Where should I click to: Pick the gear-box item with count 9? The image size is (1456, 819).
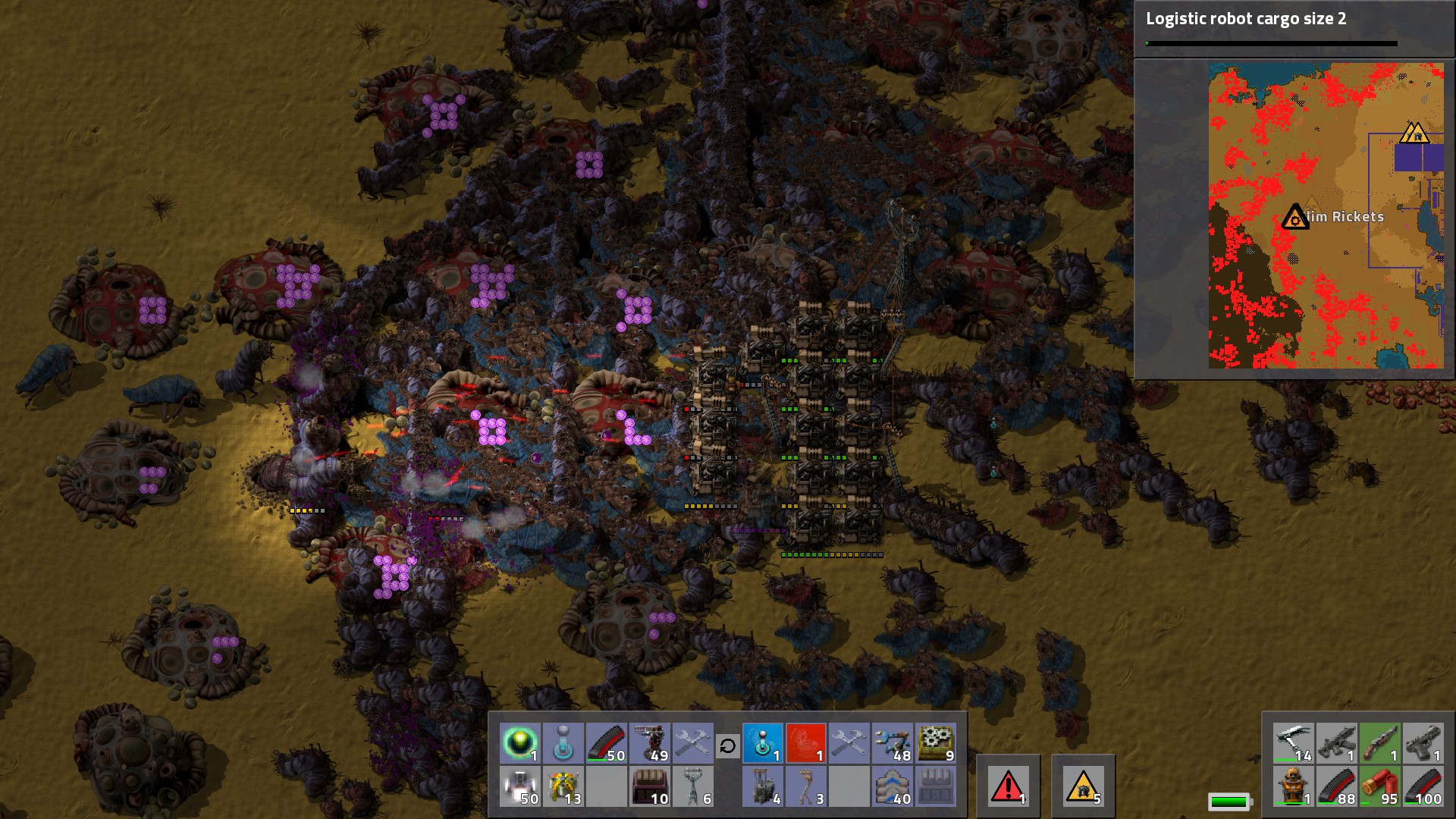coord(936,743)
